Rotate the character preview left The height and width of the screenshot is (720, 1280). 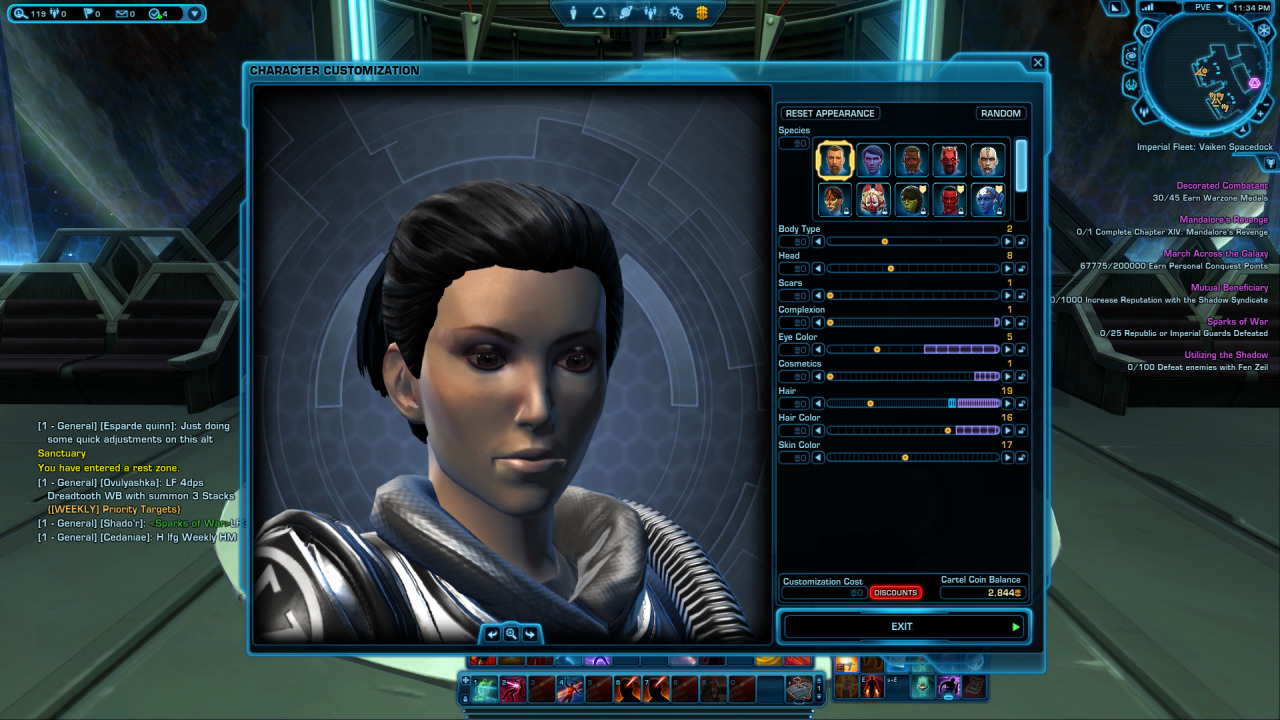pyautogui.click(x=492, y=634)
